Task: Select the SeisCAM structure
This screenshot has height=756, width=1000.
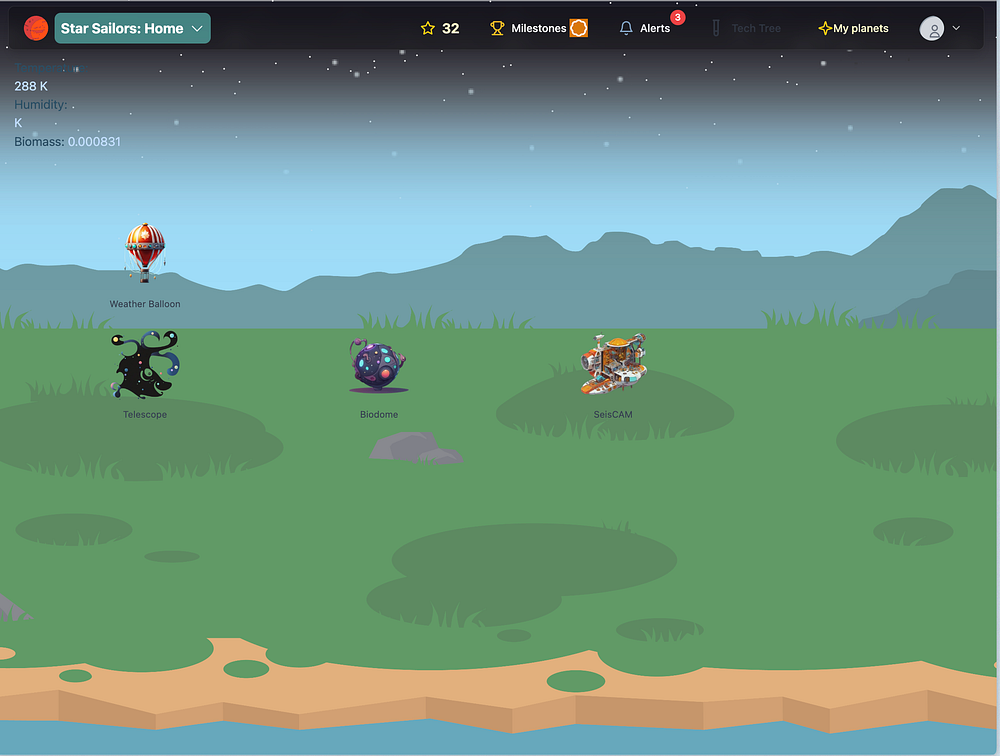Action: [x=613, y=364]
